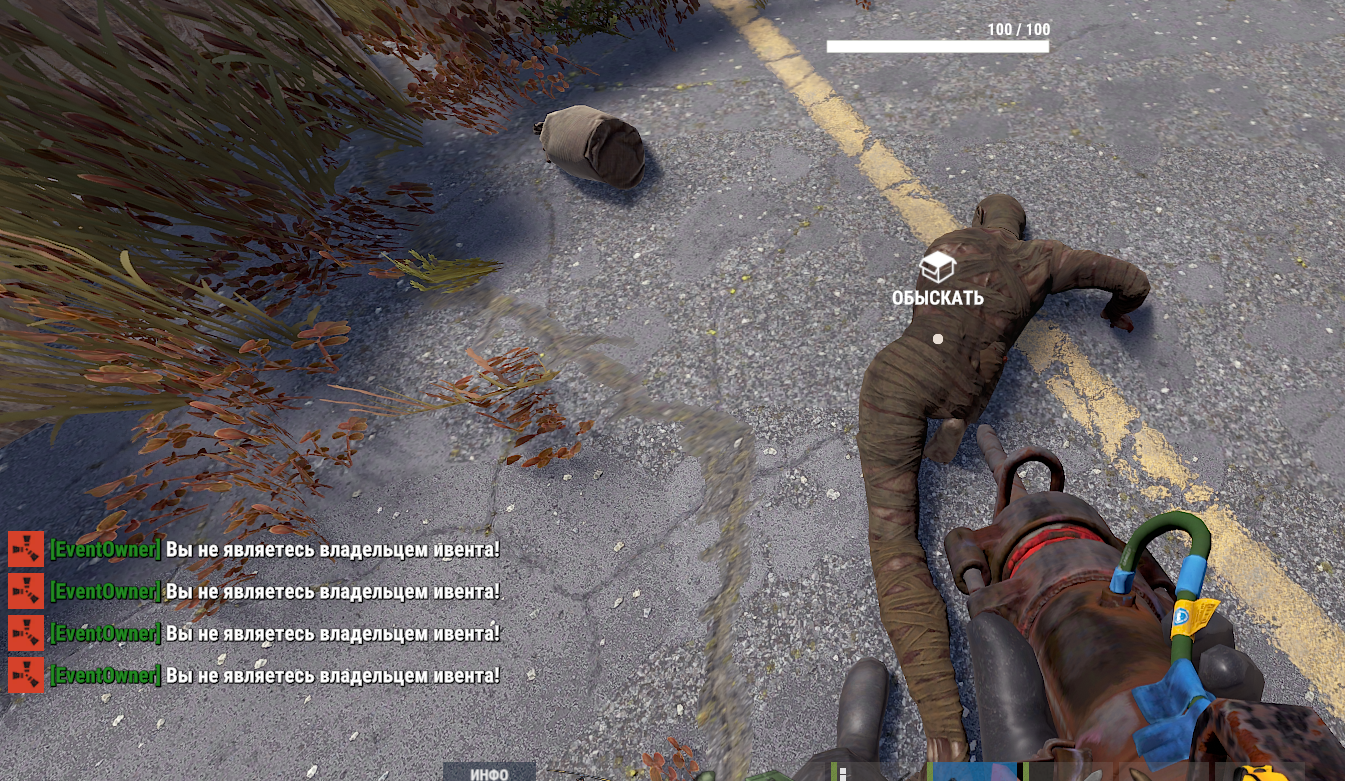Open the ИНФО panel button
1345x781 pixels.
[x=489, y=773]
